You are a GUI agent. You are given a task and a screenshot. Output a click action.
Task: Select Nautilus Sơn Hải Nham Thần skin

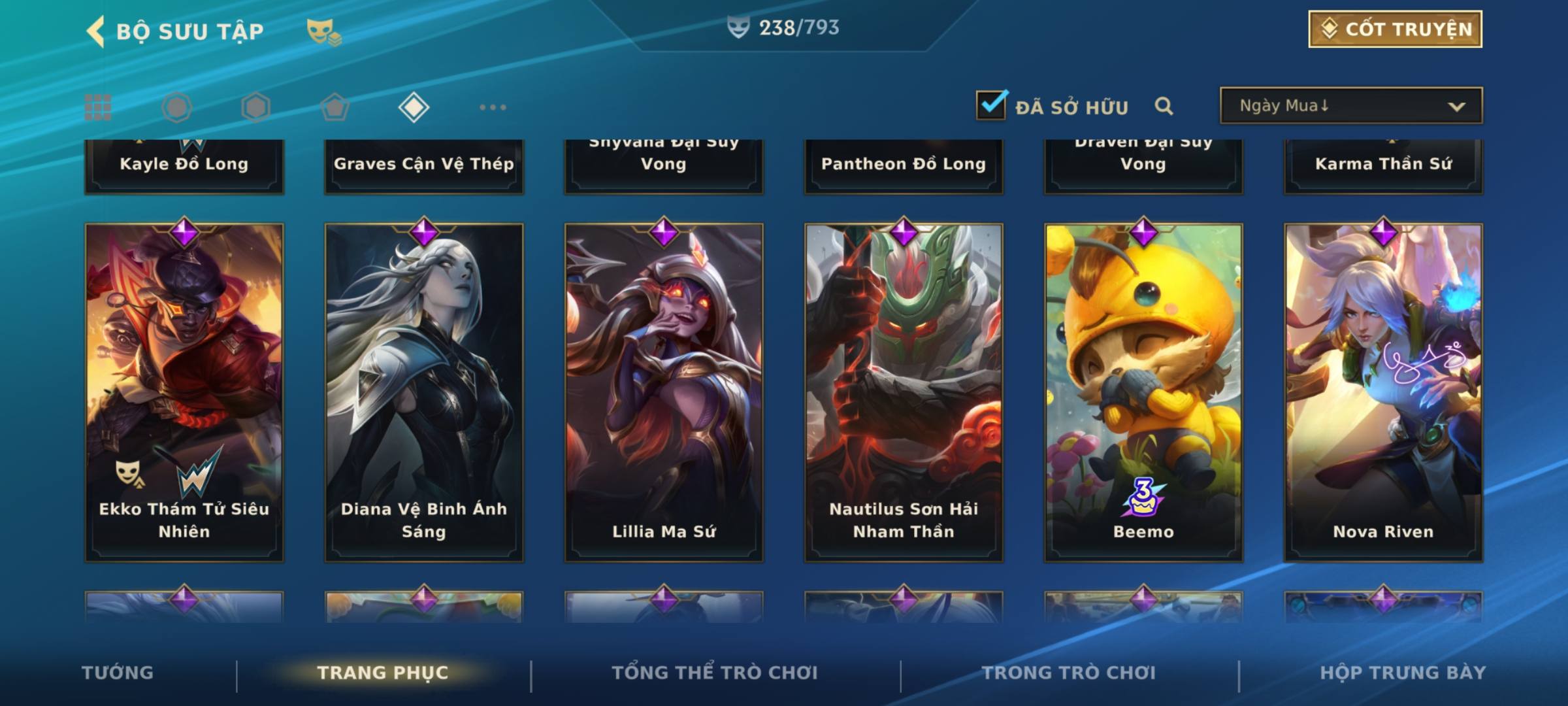(904, 392)
